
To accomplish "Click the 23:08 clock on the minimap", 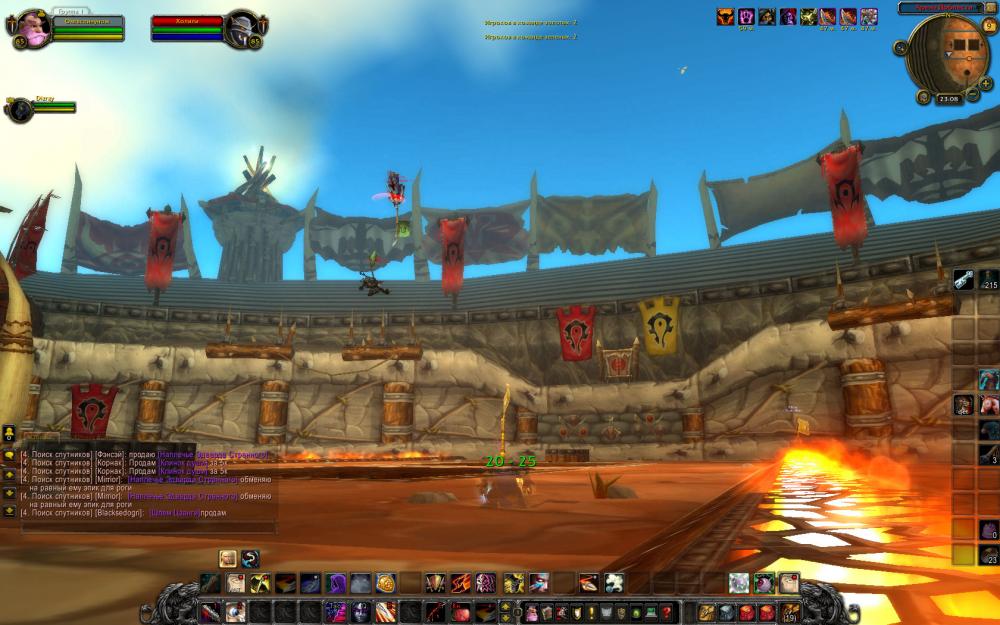I will pyautogui.click(x=948, y=99).
